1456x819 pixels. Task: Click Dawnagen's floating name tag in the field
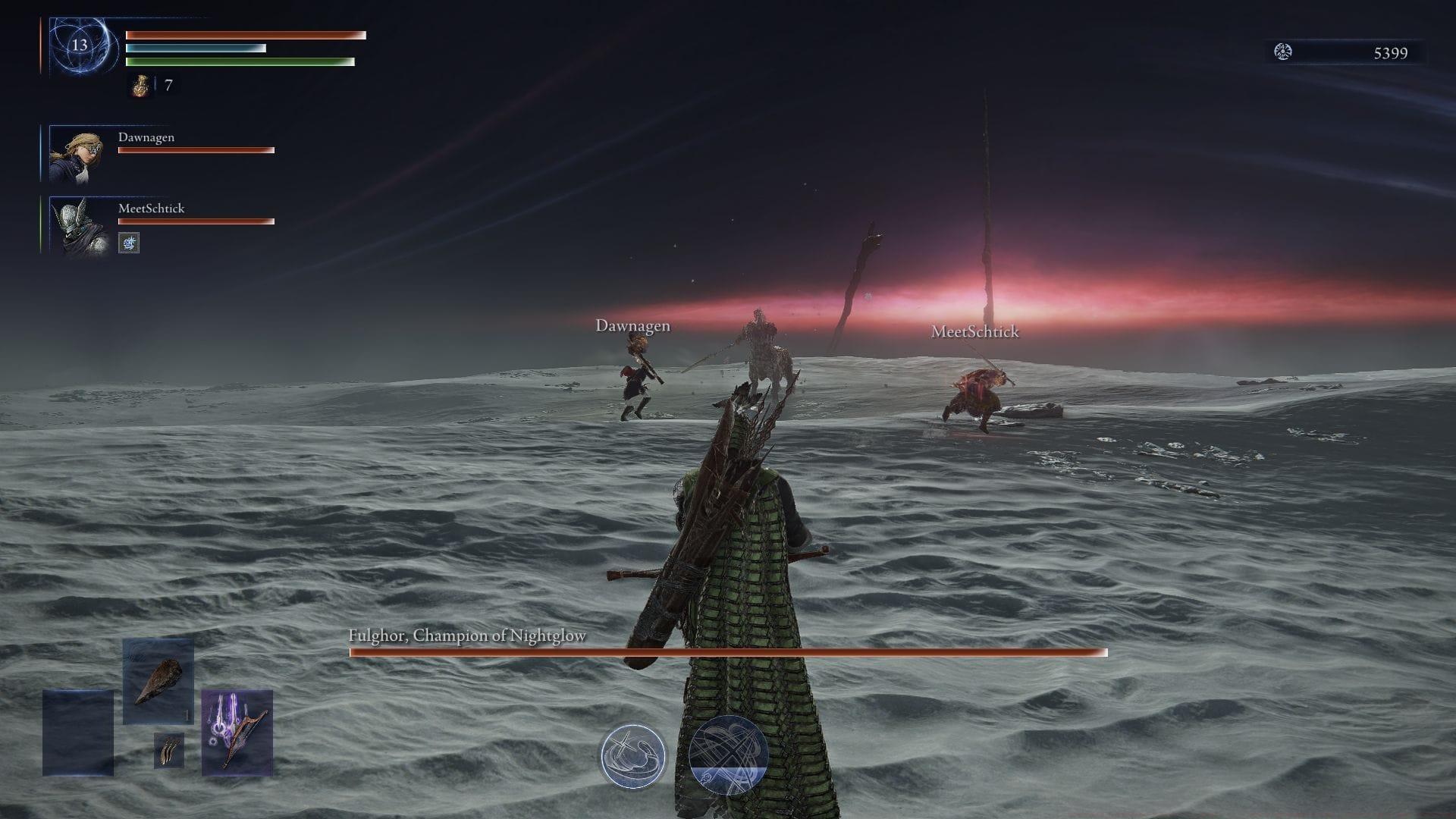point(633,326)
